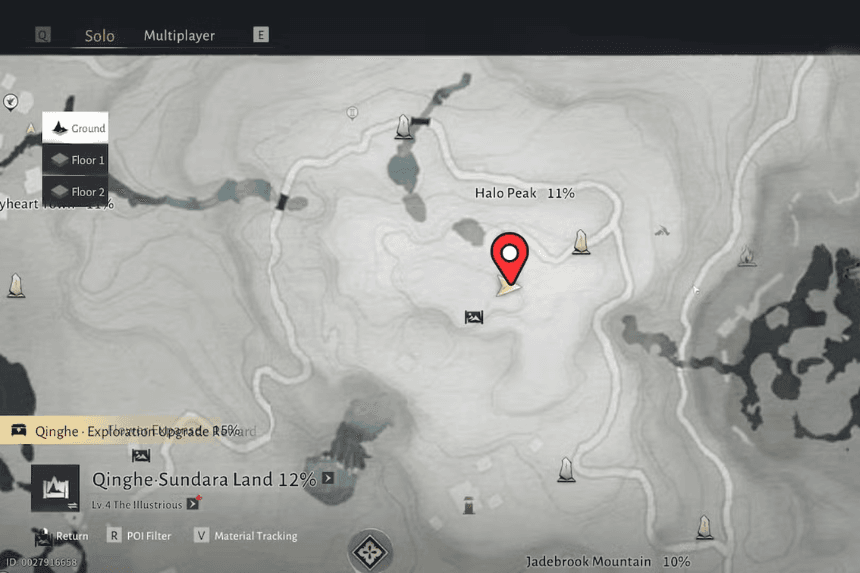Return from the map screen

[x=62, y=536]
